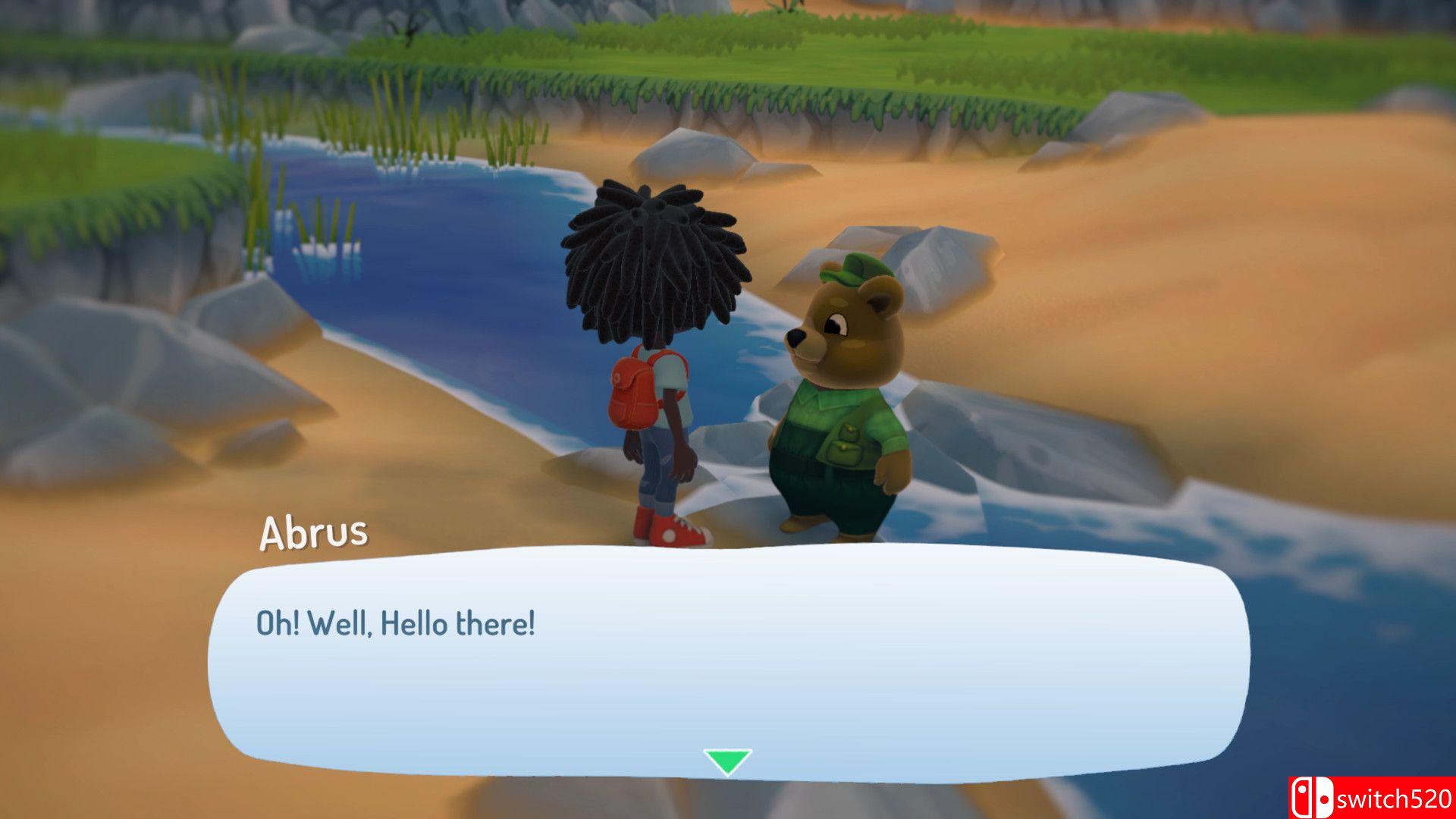Advance dialogue with the green arrow
The width and height of the screenshot is (1456, 819).
click(727, 761)
